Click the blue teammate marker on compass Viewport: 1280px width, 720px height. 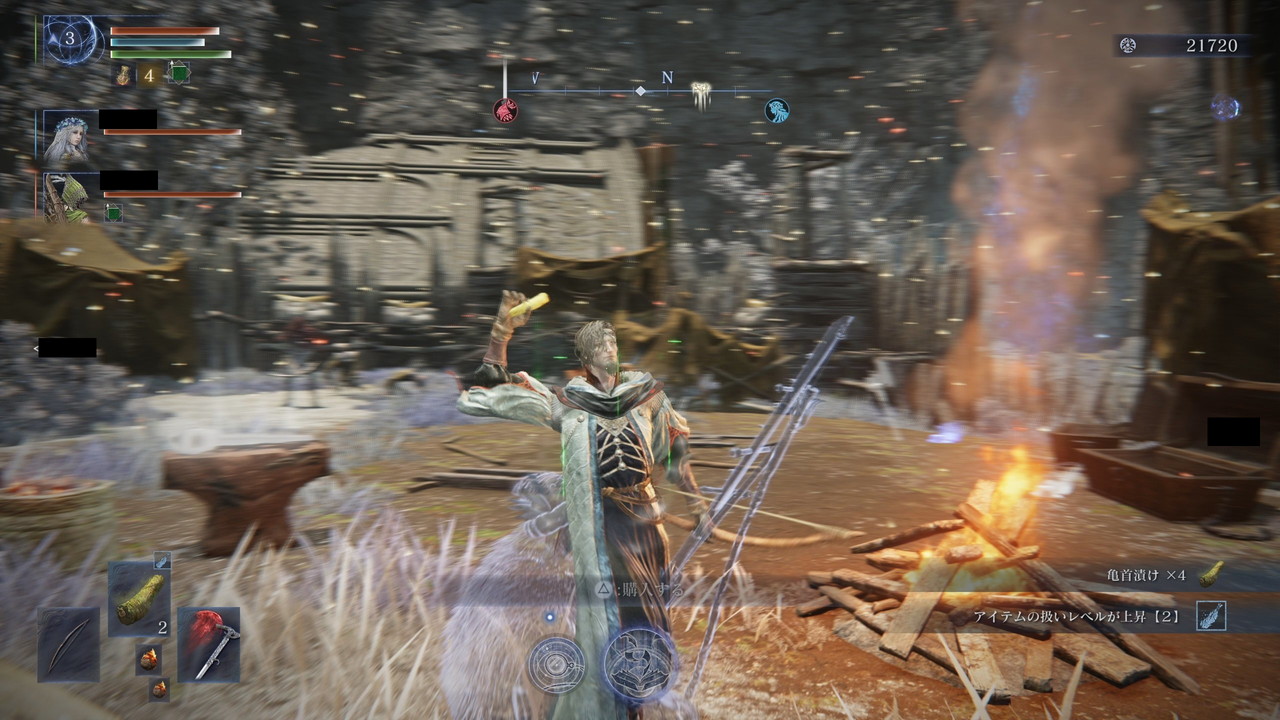tap(776, 110)
